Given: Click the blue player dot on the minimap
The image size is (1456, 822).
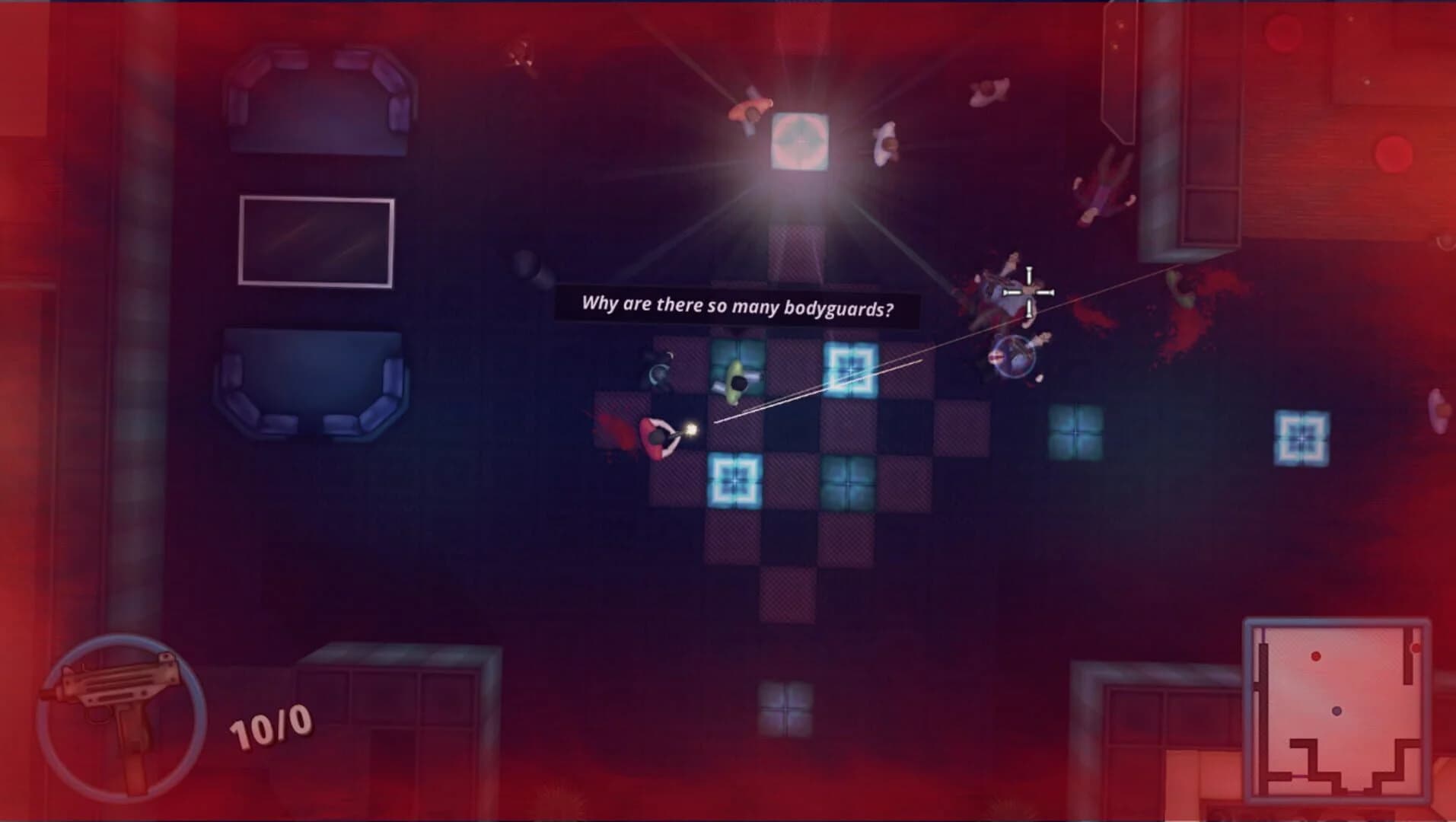Looking at the screenshot, I should click(1336, 711).
